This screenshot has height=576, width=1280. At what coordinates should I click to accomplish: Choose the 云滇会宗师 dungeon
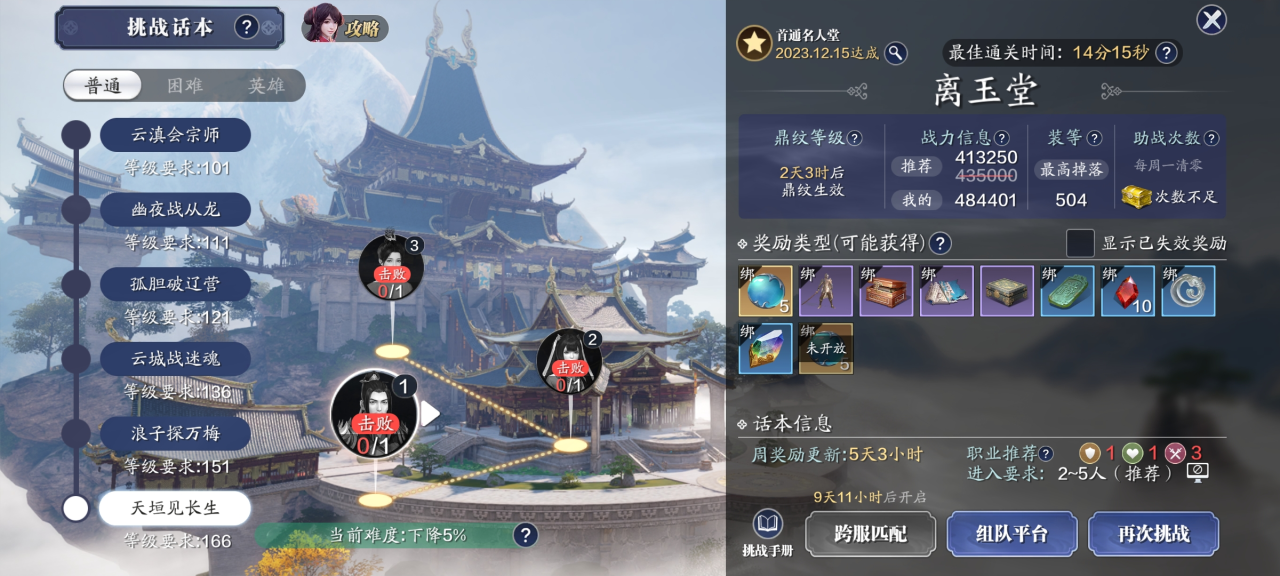click(x=175, y=135)
